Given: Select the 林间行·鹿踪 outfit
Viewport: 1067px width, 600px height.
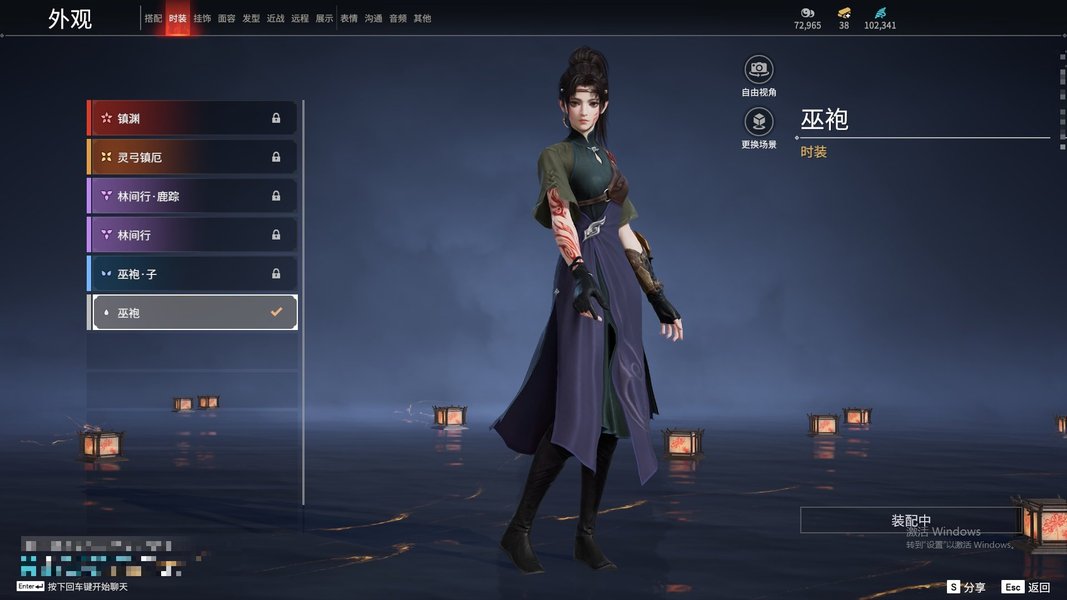Looking at the screenshot, I should coord(193,196).
